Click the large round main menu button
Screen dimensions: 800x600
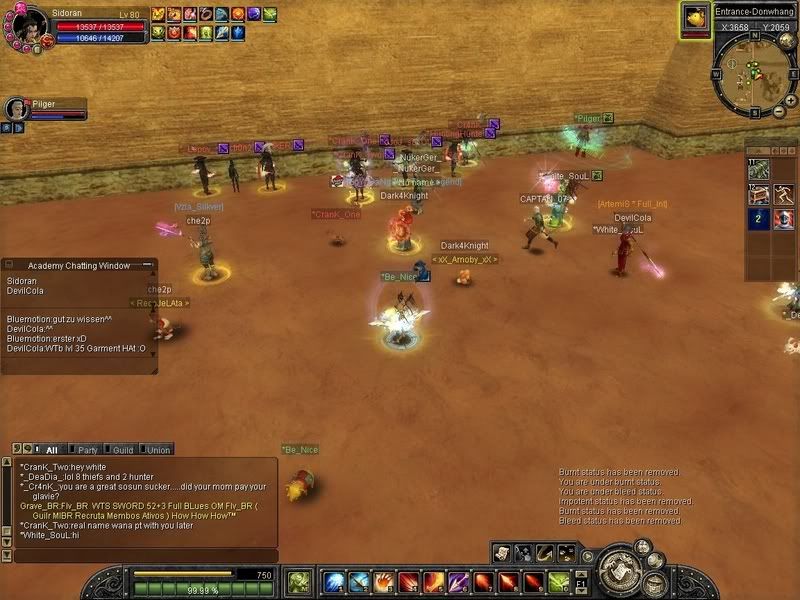(x=619, y=570)
